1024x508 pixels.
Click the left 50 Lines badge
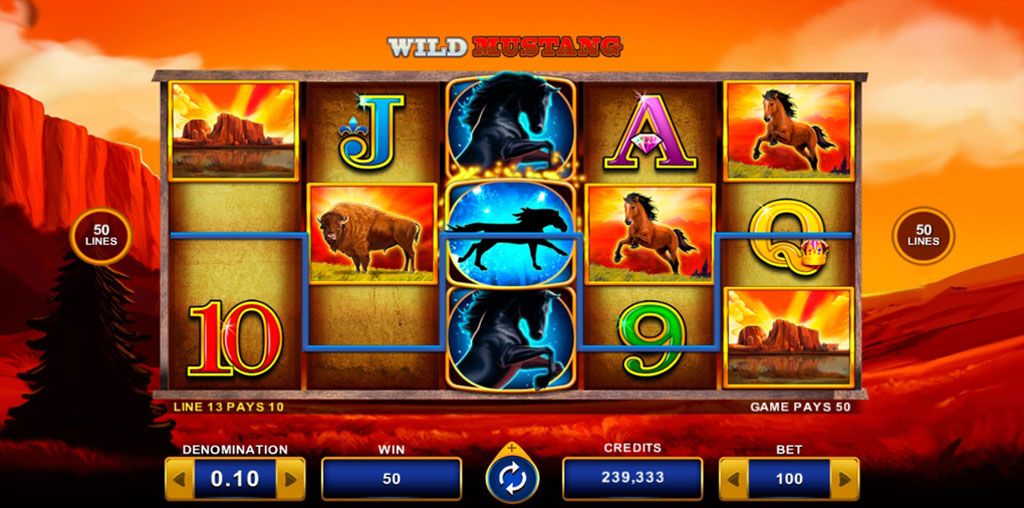101,236
